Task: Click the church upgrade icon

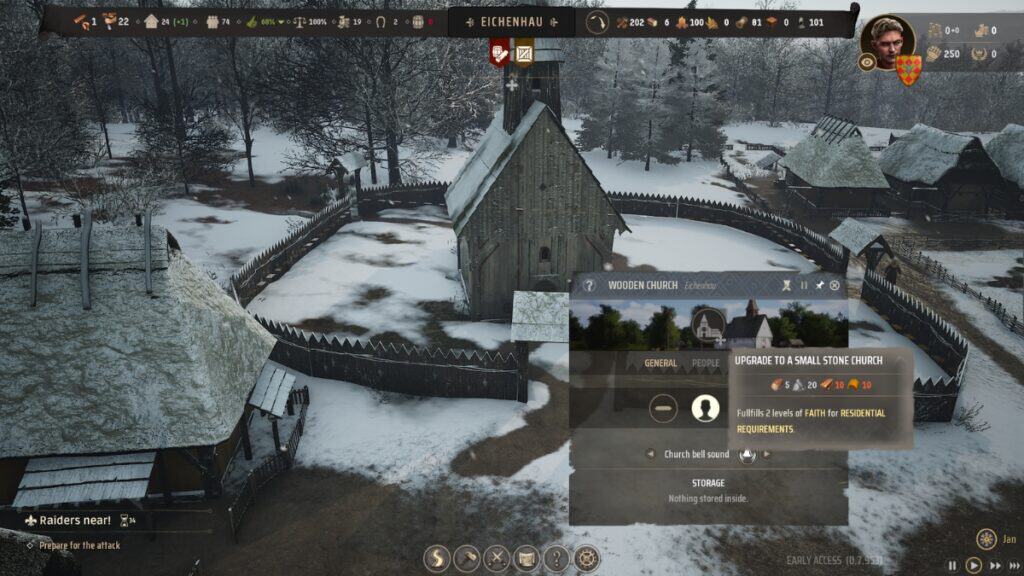Action: 708,322
